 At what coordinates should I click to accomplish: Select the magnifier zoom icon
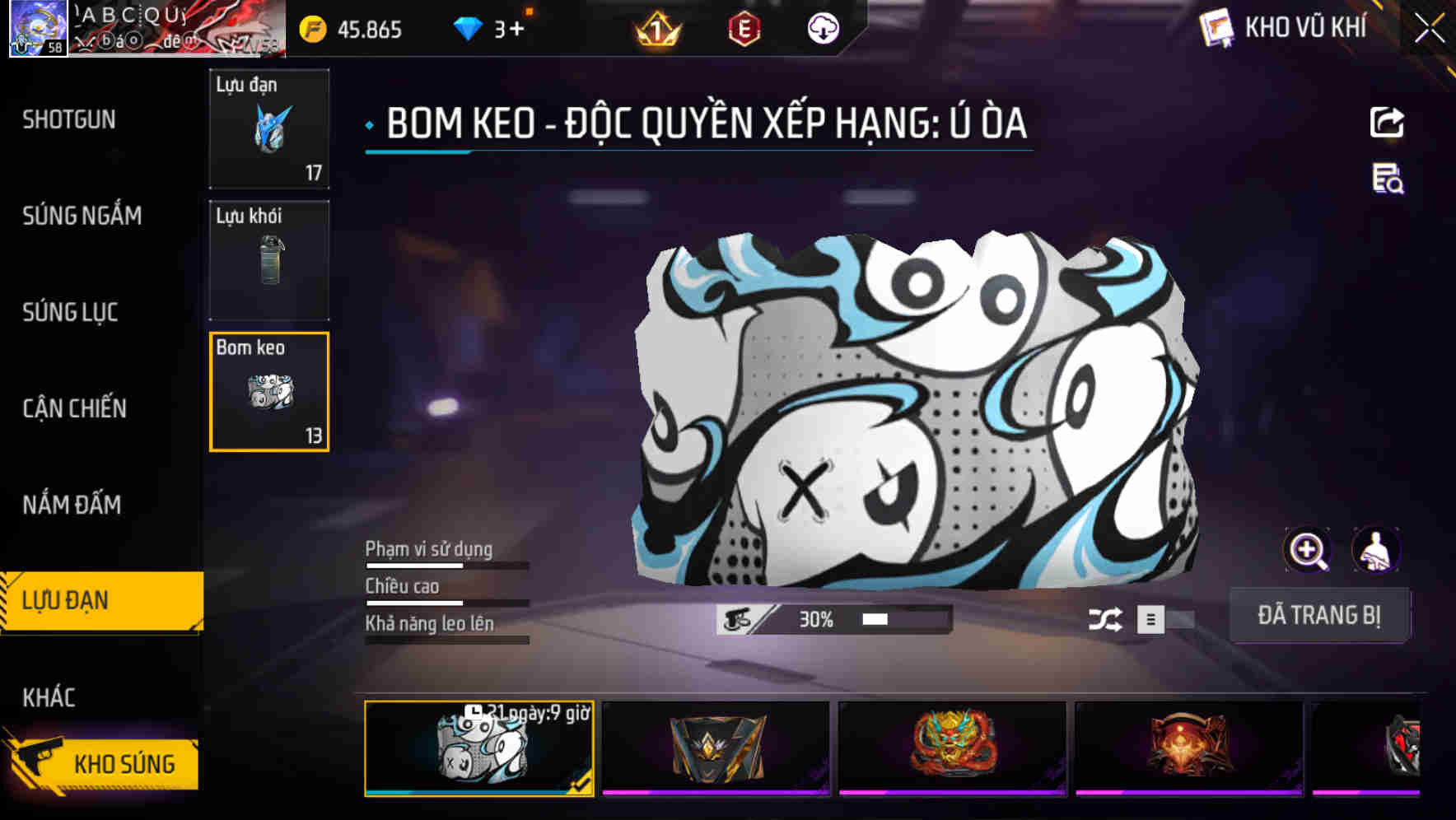point(1308,550)
